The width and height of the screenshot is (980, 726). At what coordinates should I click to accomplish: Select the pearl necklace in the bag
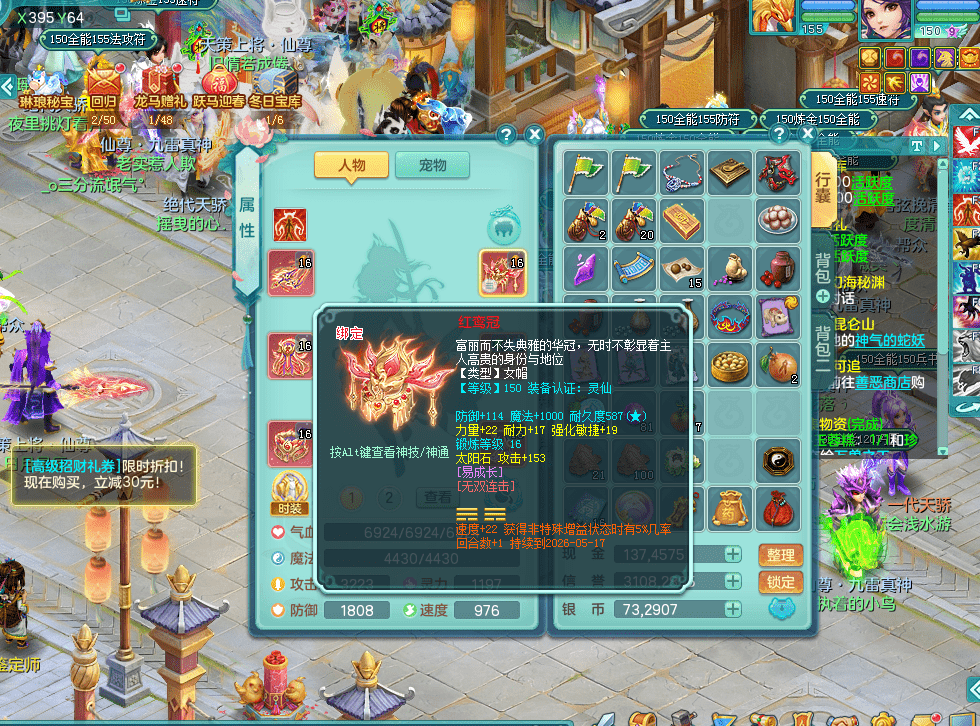(x=682, y=174)
